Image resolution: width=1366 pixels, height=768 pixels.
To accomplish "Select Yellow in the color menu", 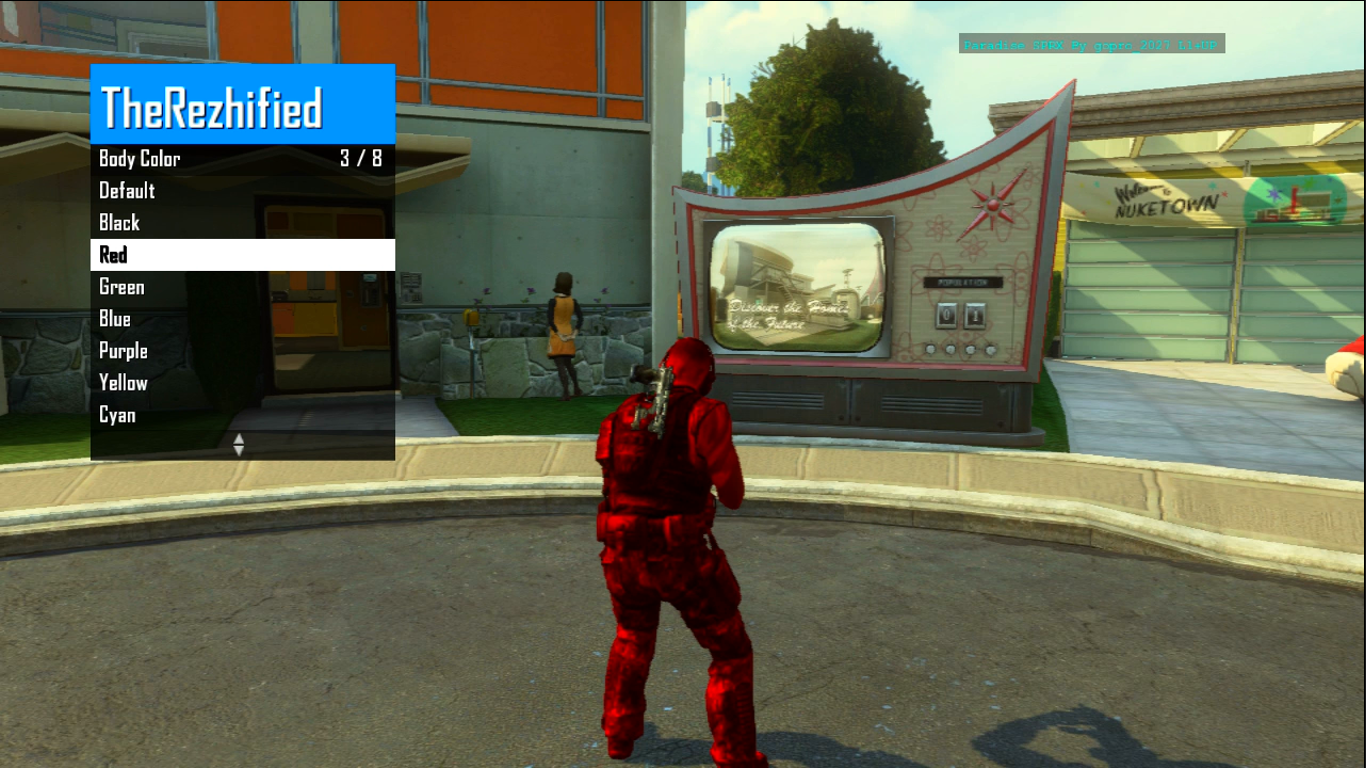I will click(x=124, y=383).
